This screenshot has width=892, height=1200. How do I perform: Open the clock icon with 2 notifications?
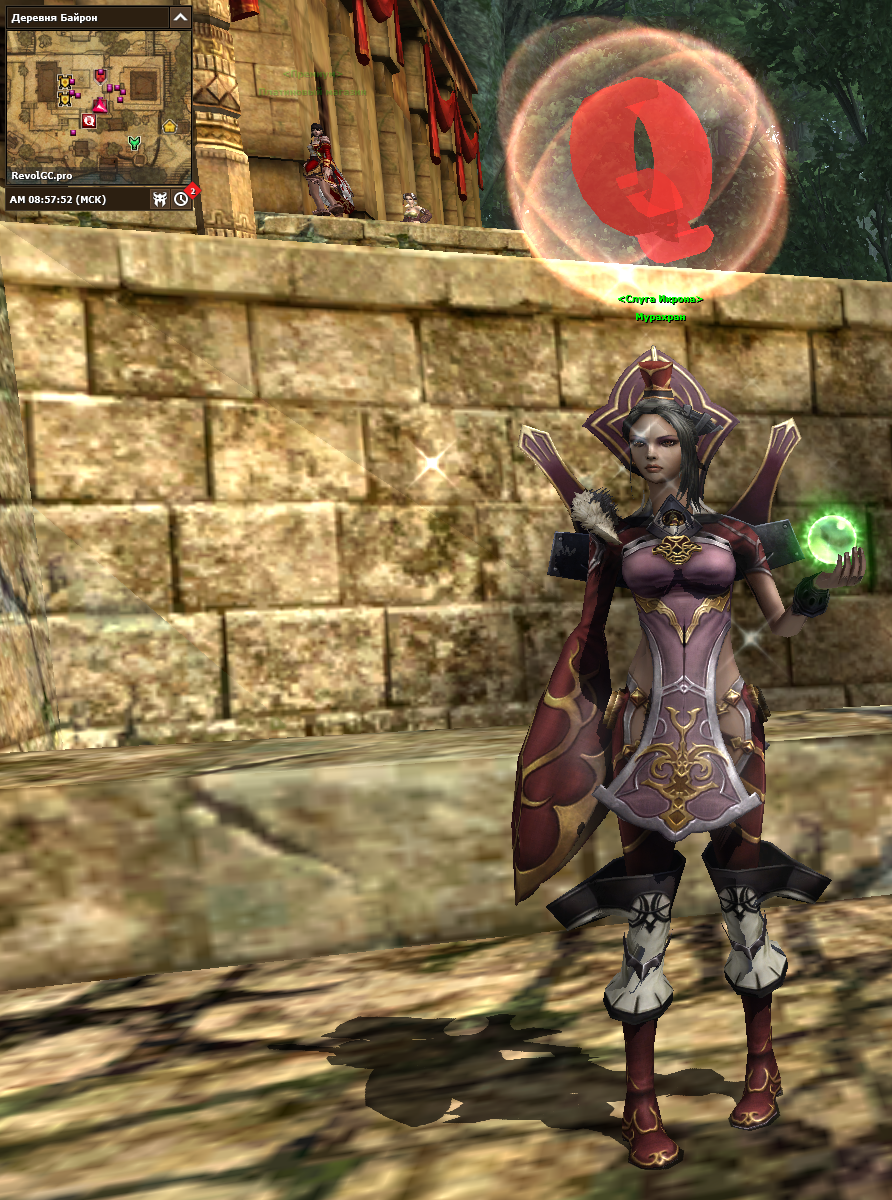(x=181, y=199)
